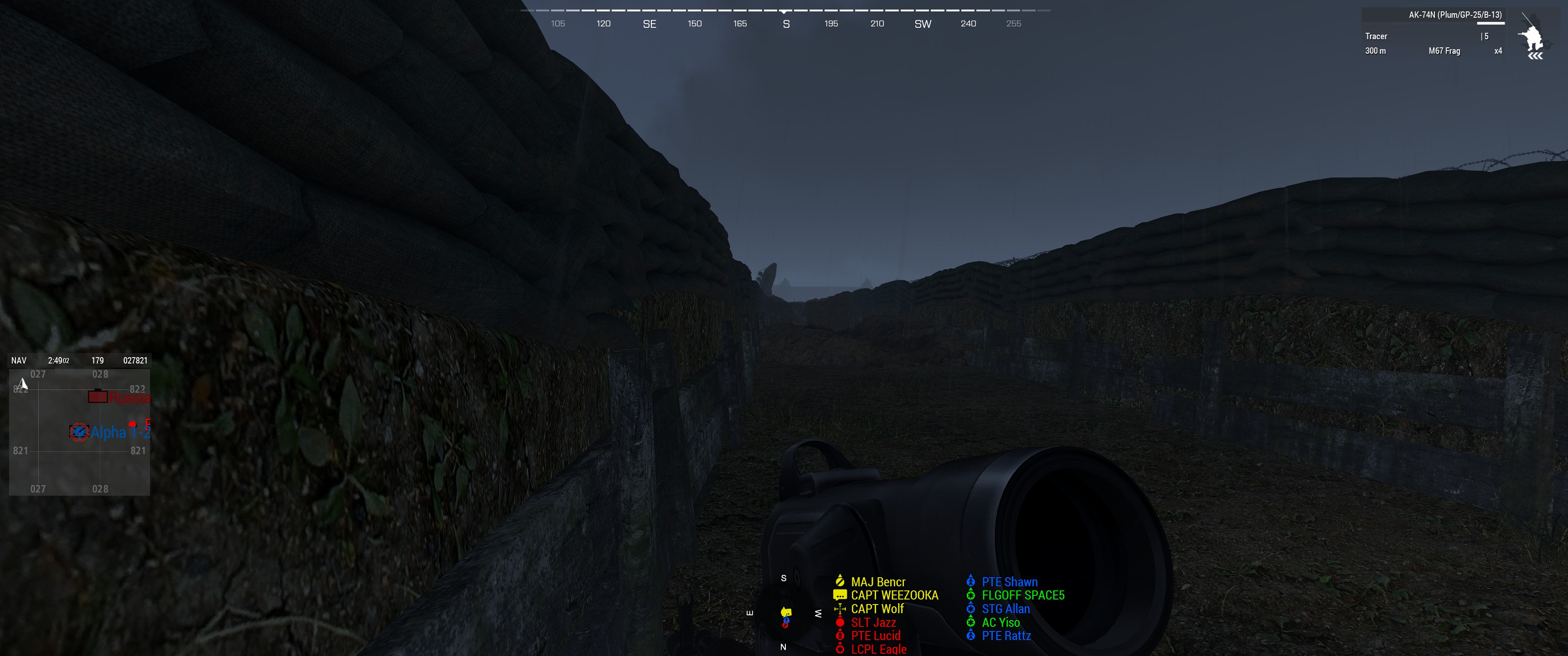
Task: Click FLGOFF SPACE5's green medic icon
Action: pos(971,594)
